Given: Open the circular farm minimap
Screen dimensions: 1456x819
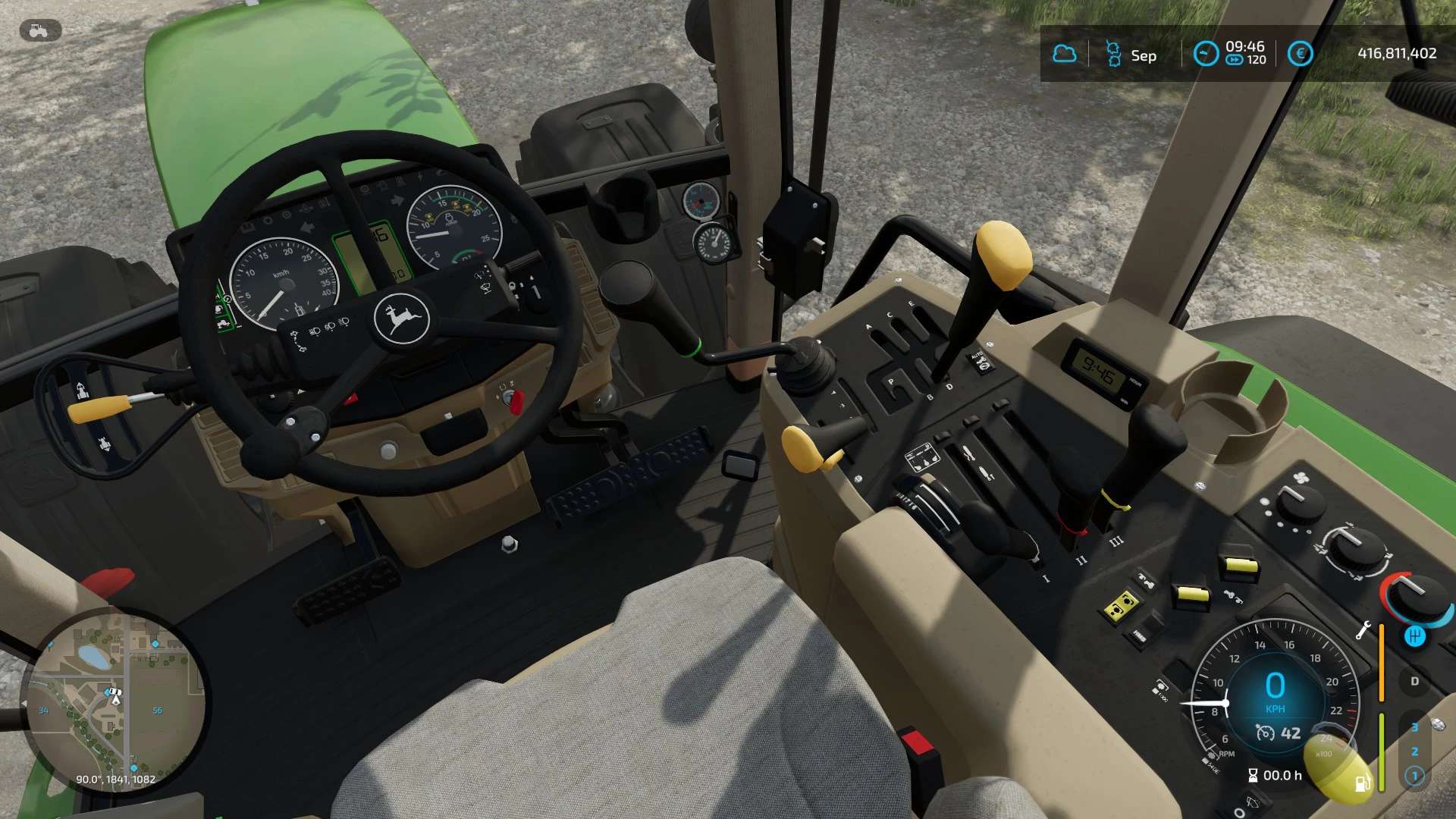Looking at the screenshot, I should click(x=114, y=701).
